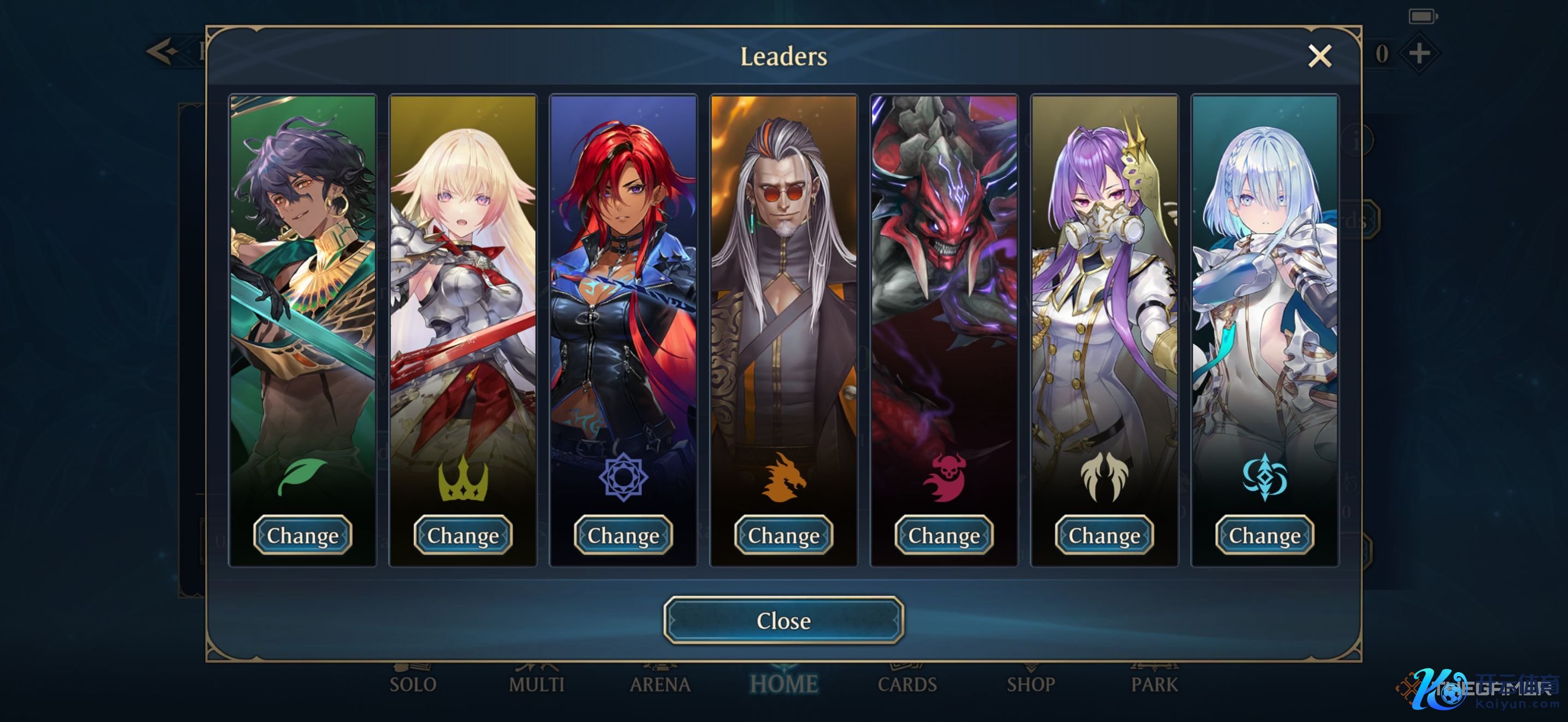Select the silver-haired leader portrait
The height and width of the screenshot is (722, 1568).
point(1264,274)
